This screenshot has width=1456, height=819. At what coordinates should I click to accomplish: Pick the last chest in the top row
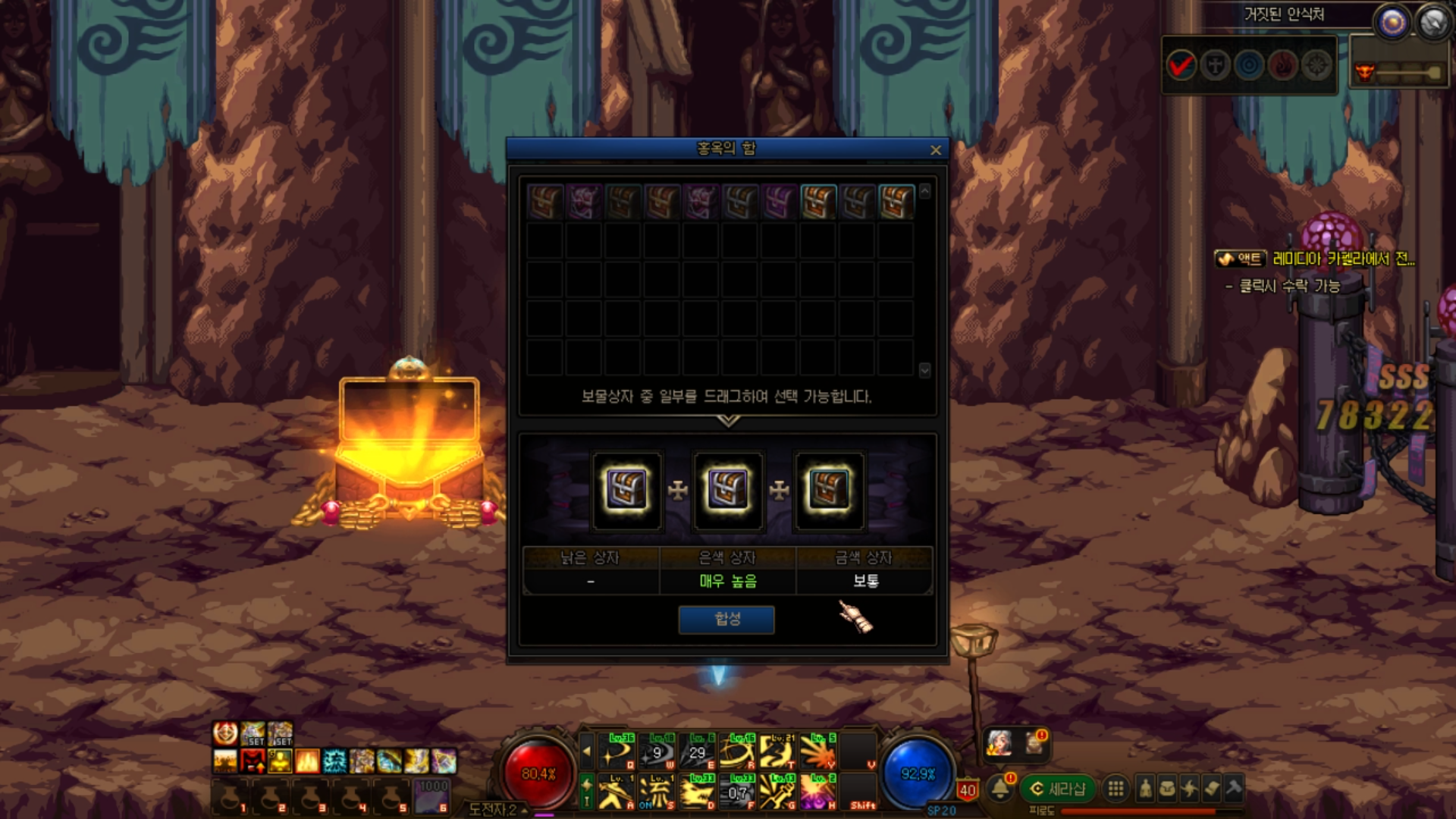pyautogui.click(x=896, y=202)
